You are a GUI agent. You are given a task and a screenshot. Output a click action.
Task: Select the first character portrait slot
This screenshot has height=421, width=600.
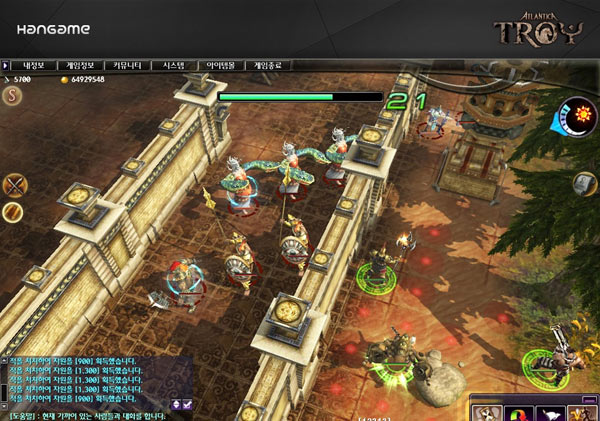click(487, 412)
